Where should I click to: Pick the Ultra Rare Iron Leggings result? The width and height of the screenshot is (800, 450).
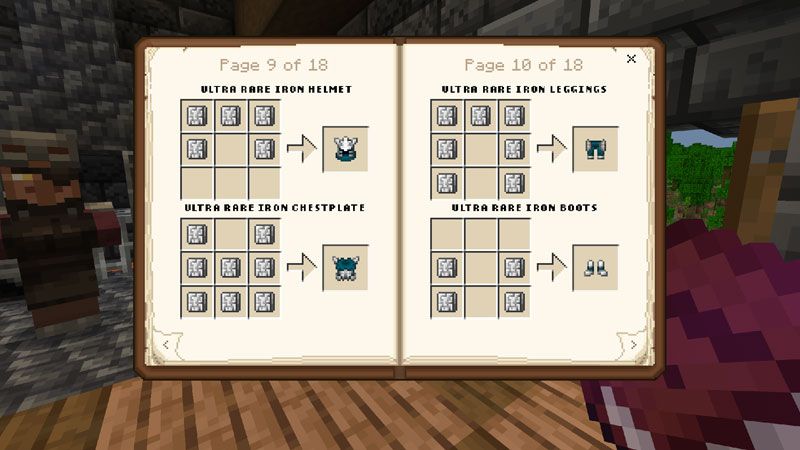pos(595,150)
